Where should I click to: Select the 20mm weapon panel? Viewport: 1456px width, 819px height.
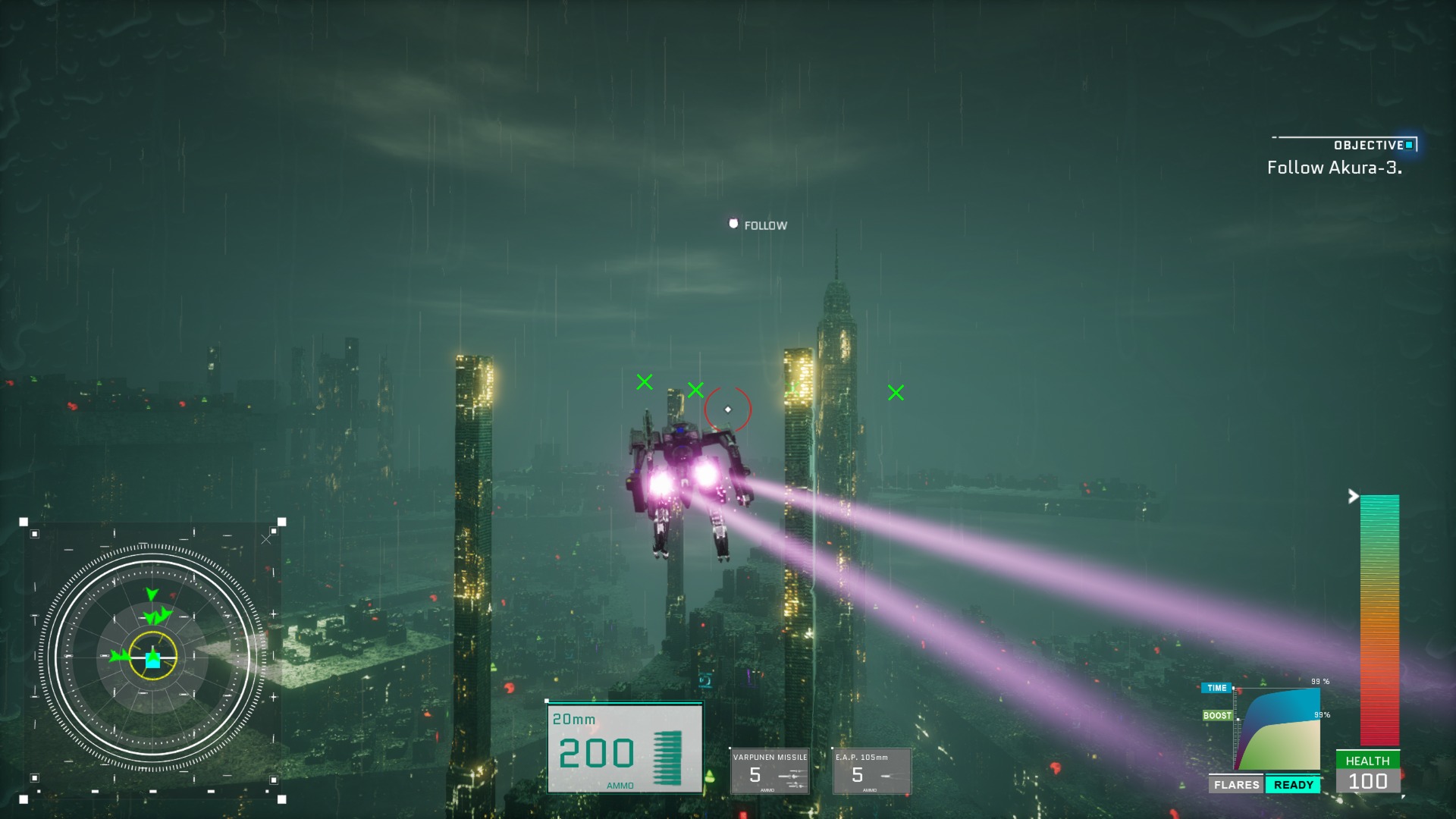[625, 748]
